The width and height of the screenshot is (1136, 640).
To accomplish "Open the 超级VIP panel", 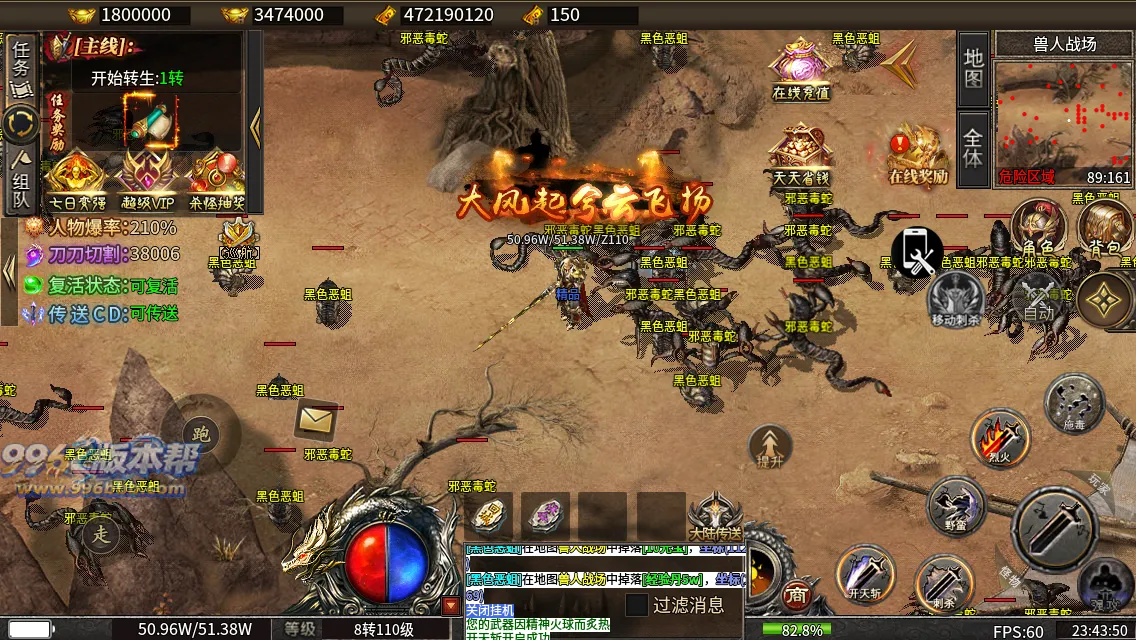I will point(146,180).
